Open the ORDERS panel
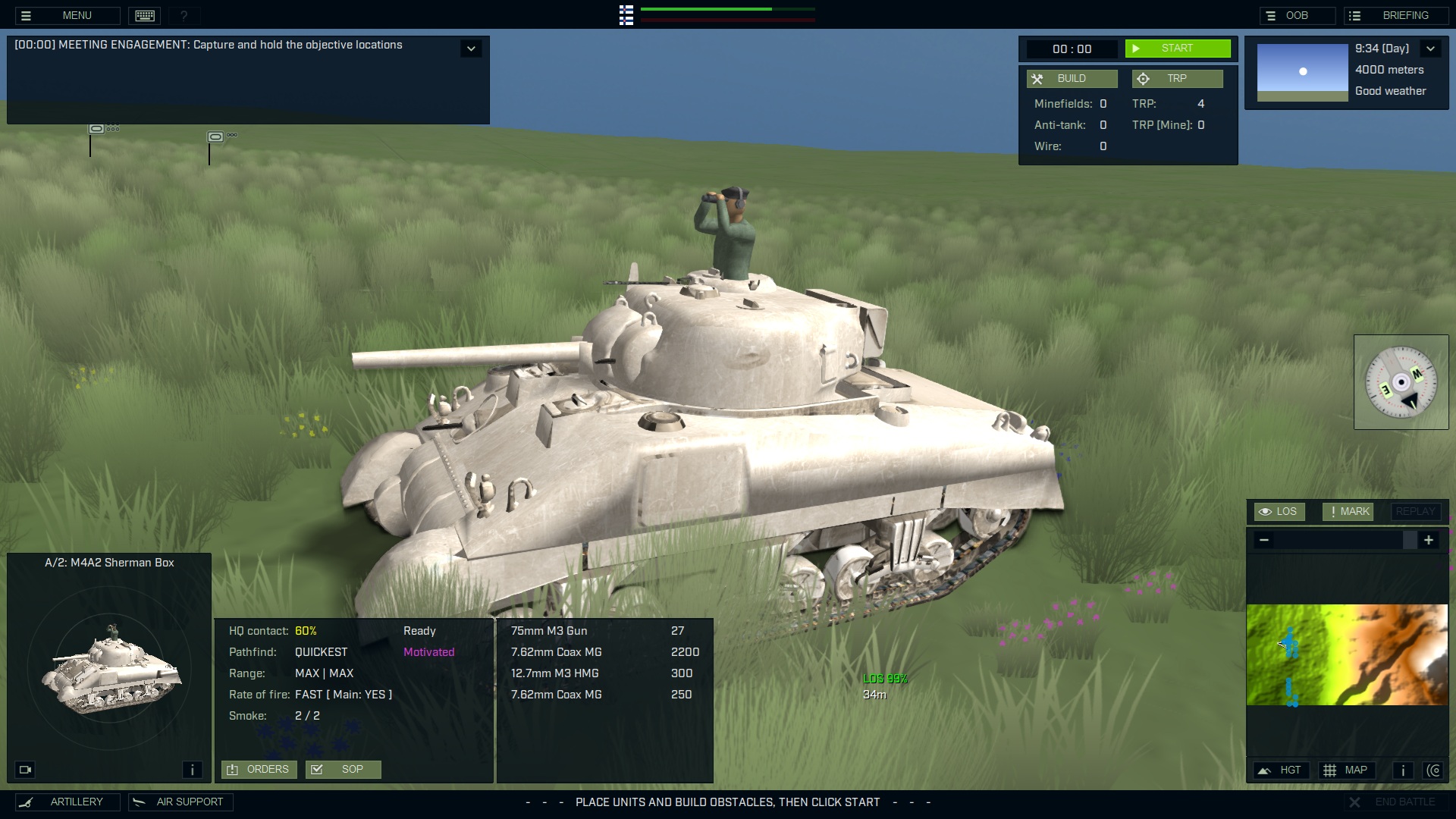Screen dimensions: 1456x819 [259, 769]
